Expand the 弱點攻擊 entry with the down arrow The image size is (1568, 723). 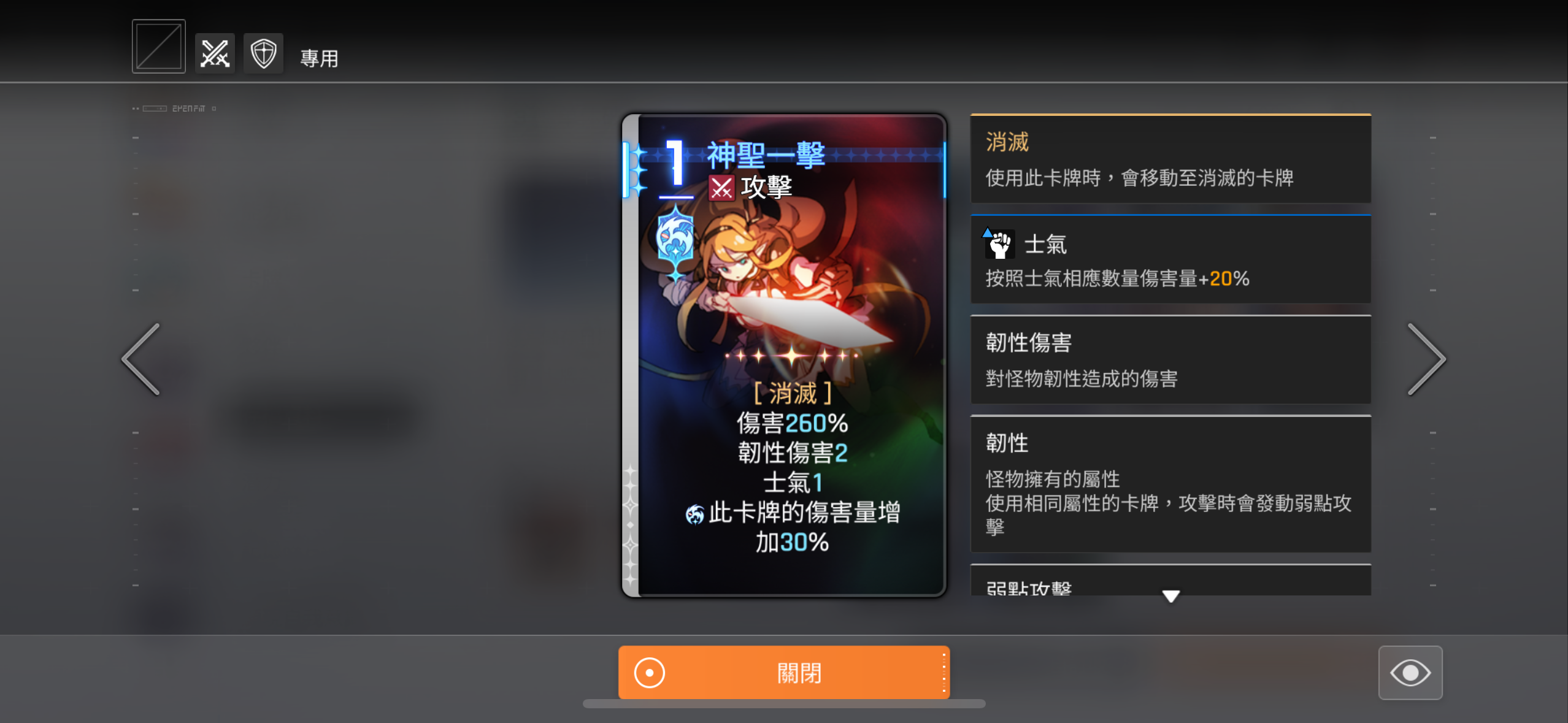pos(1170,595)
